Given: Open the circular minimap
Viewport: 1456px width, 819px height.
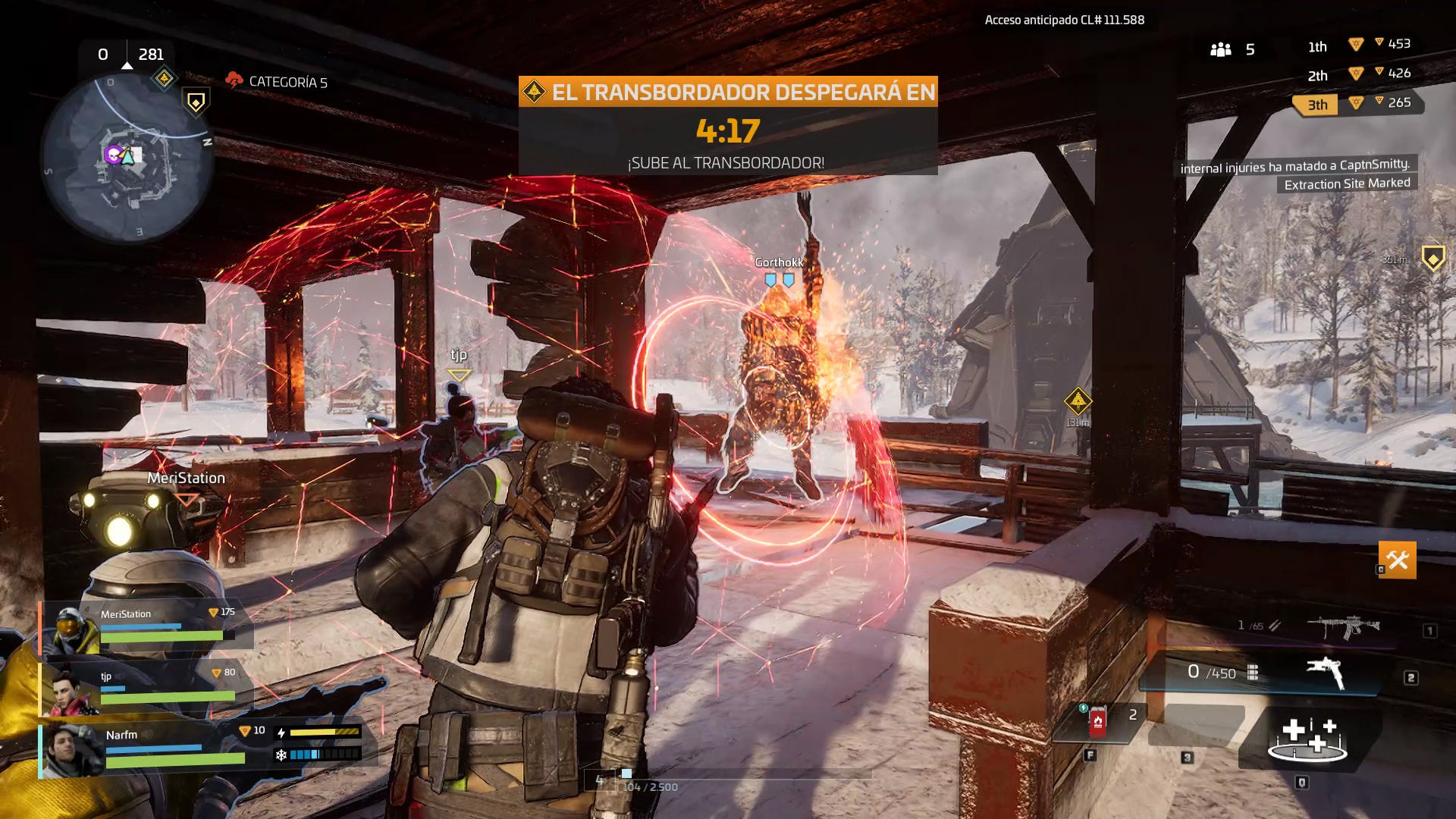Looking at the screenshot, I should tap(127, 157).
